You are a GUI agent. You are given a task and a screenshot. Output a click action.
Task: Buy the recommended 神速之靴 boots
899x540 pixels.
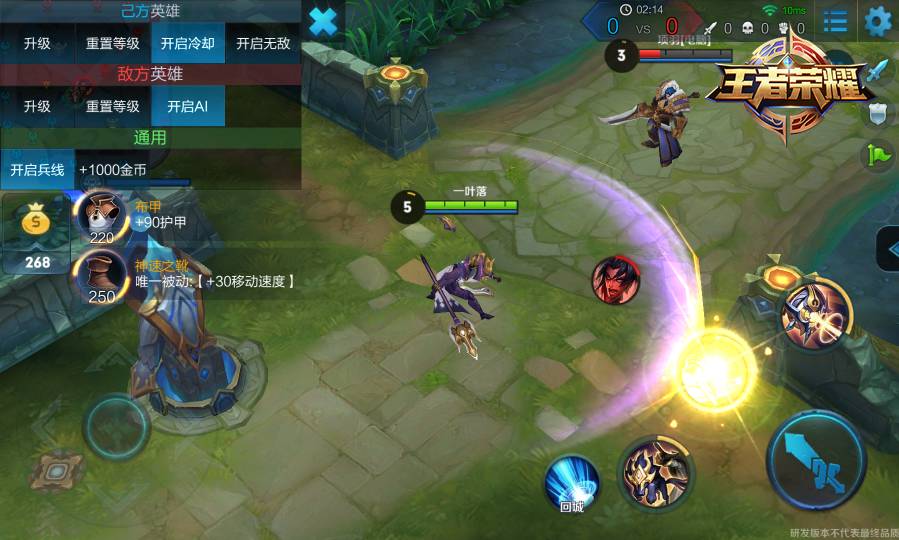101,275
